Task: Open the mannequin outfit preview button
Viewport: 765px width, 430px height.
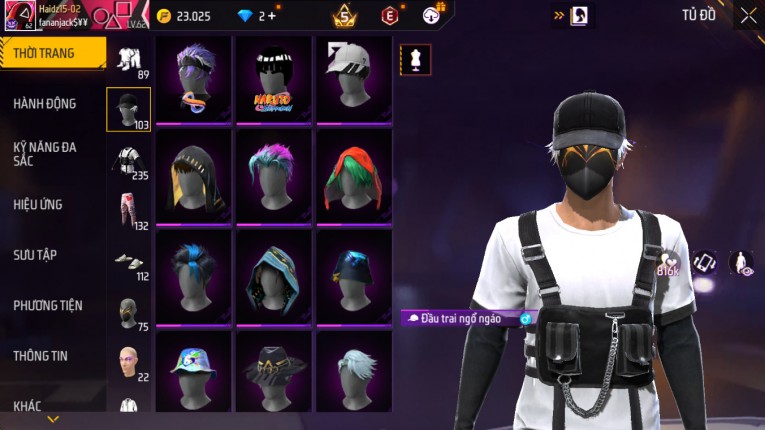Action: (416, 60)
